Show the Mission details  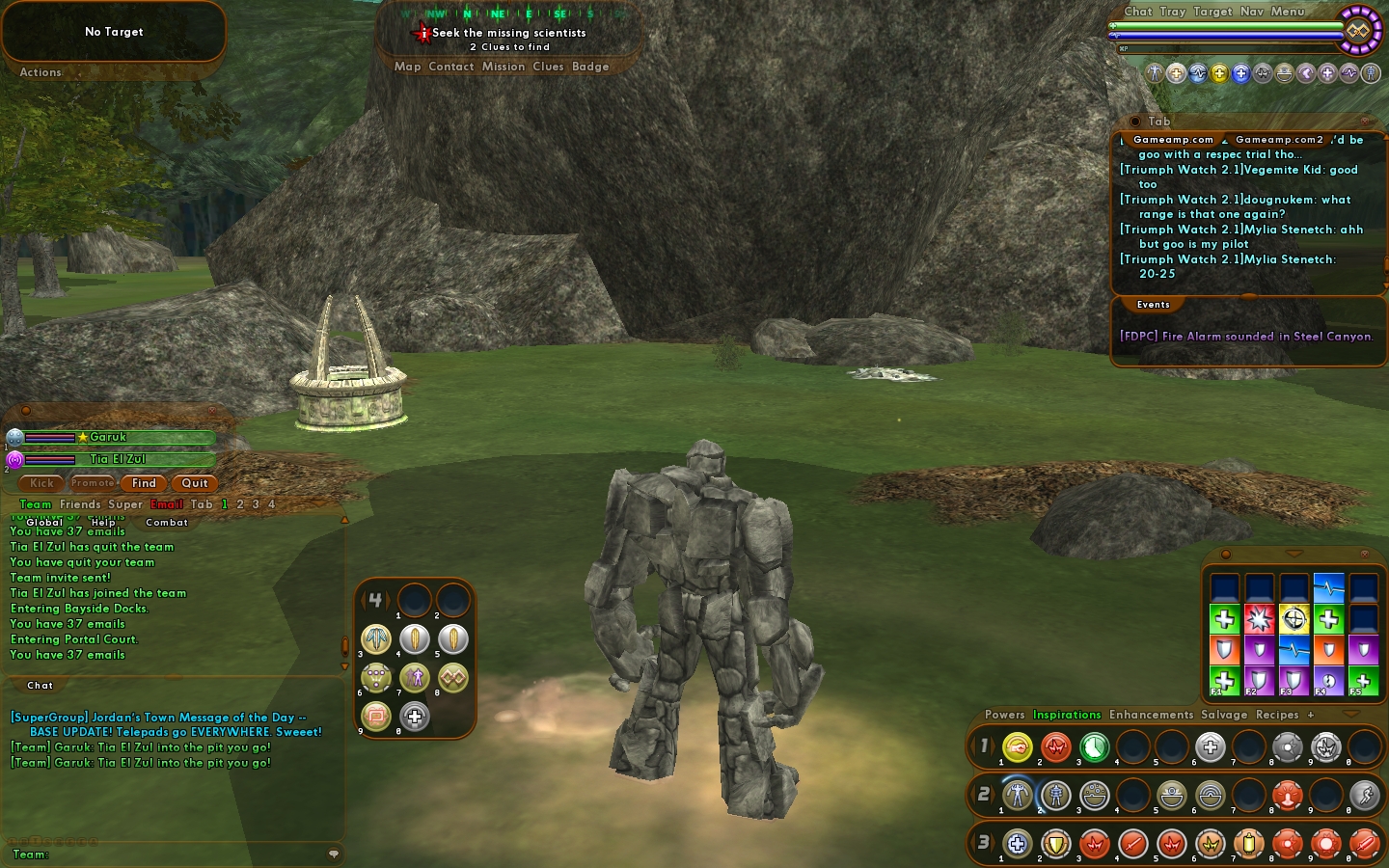tap(503, 67)
